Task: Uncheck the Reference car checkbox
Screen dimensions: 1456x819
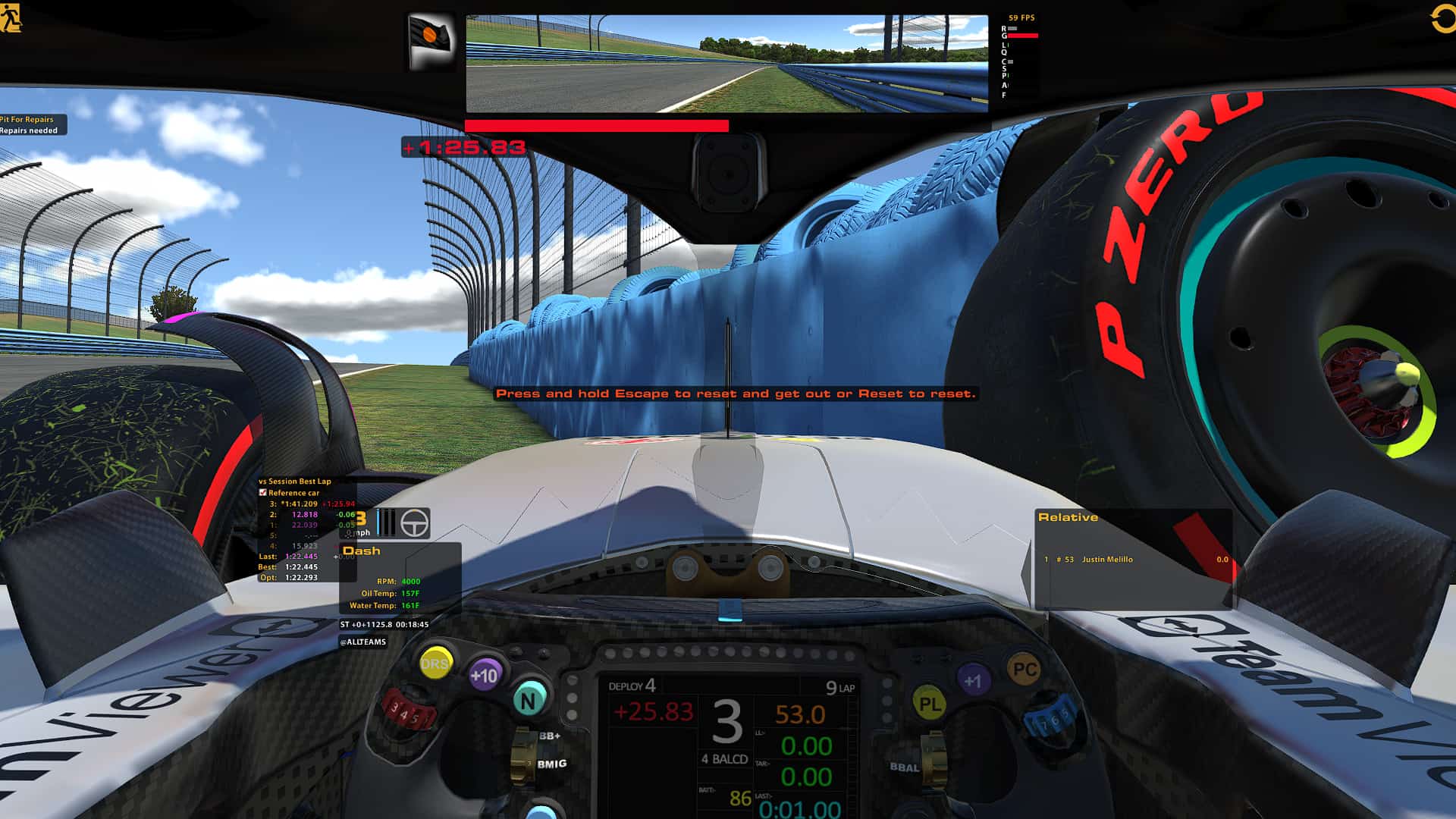Action: point(264,492)
